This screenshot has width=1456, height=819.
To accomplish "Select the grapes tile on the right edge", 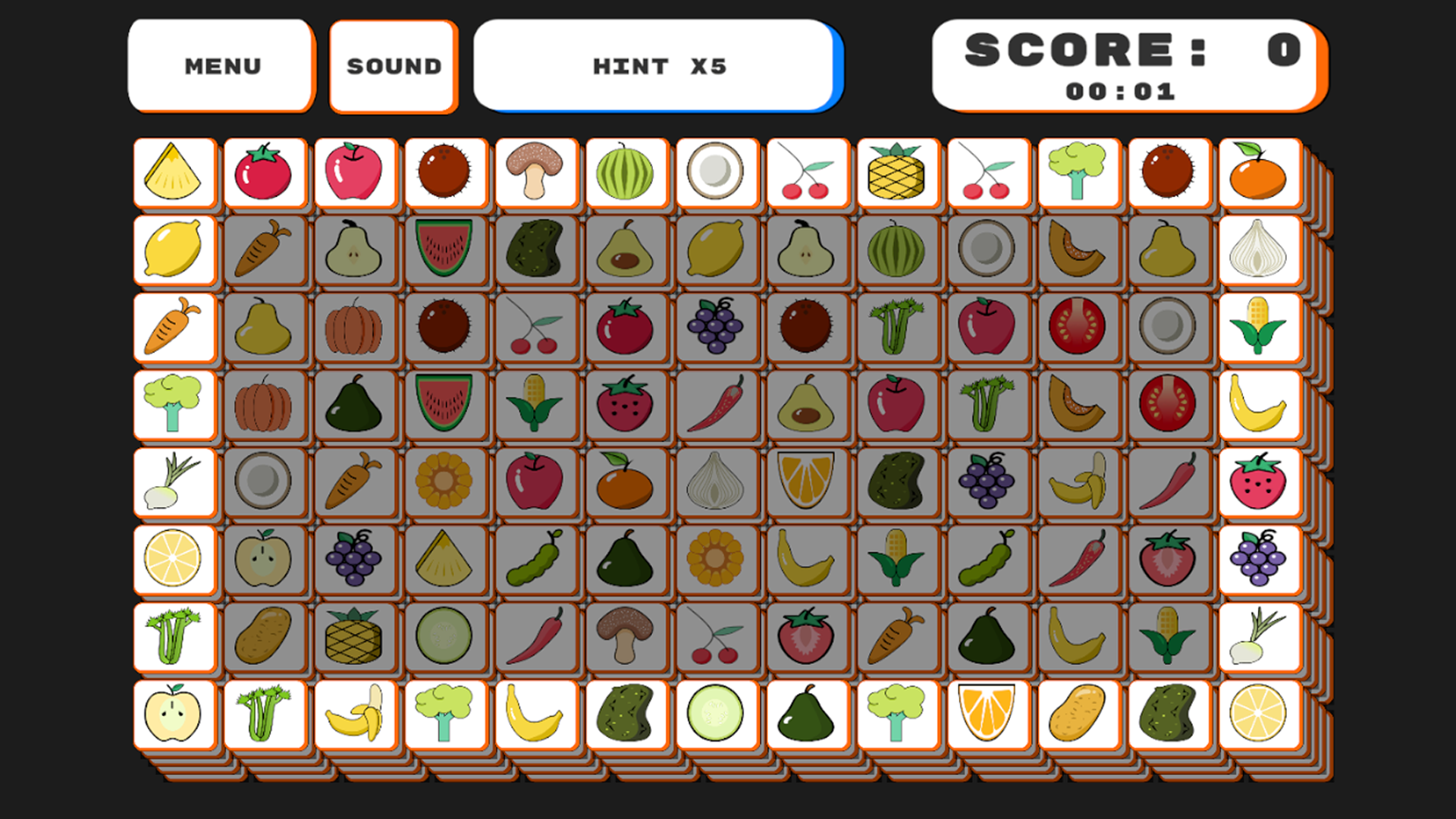I will pyautogui.click(x=1259, y=560).
